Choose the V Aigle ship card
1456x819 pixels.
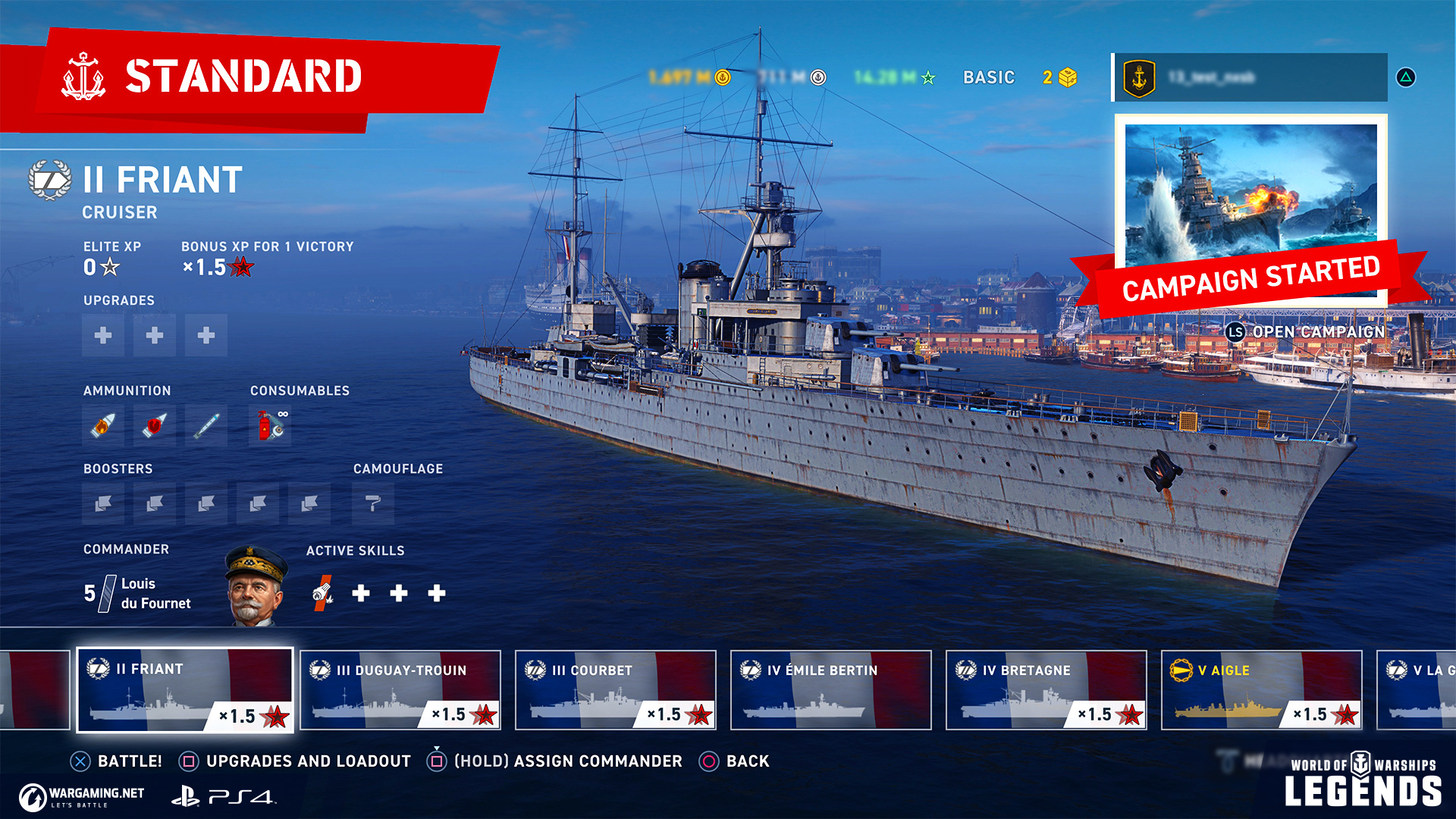(1261, 690)
